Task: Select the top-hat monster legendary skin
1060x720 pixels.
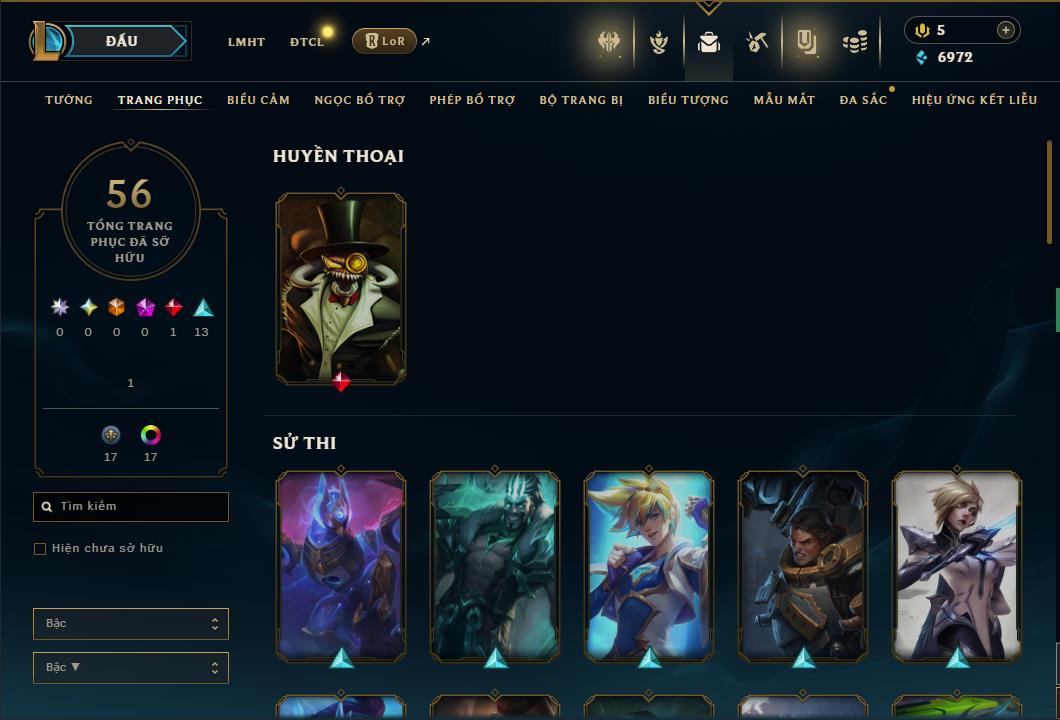Action: pos(341,288)
